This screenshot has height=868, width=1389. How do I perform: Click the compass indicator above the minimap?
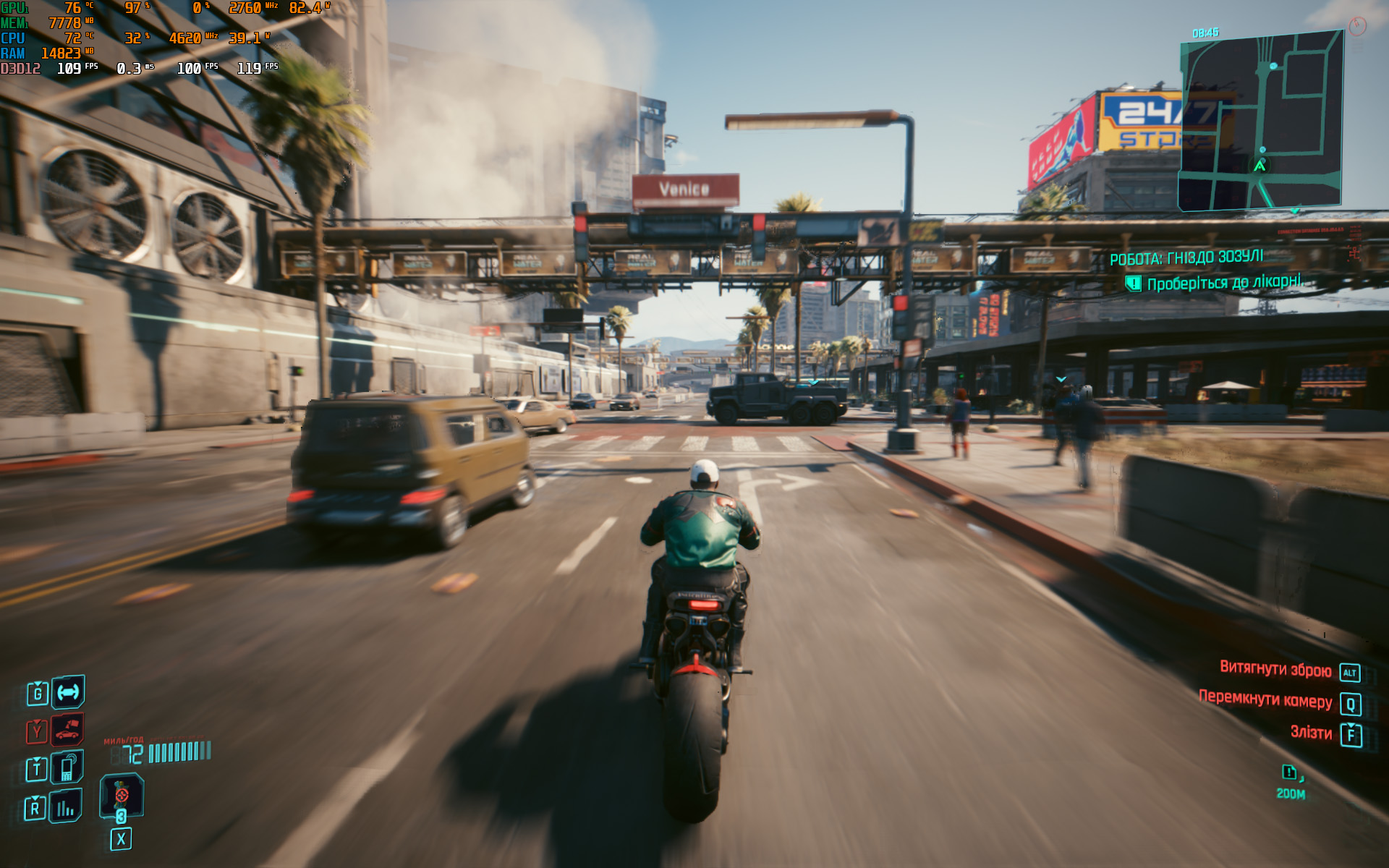click(x=1357, y=27)
